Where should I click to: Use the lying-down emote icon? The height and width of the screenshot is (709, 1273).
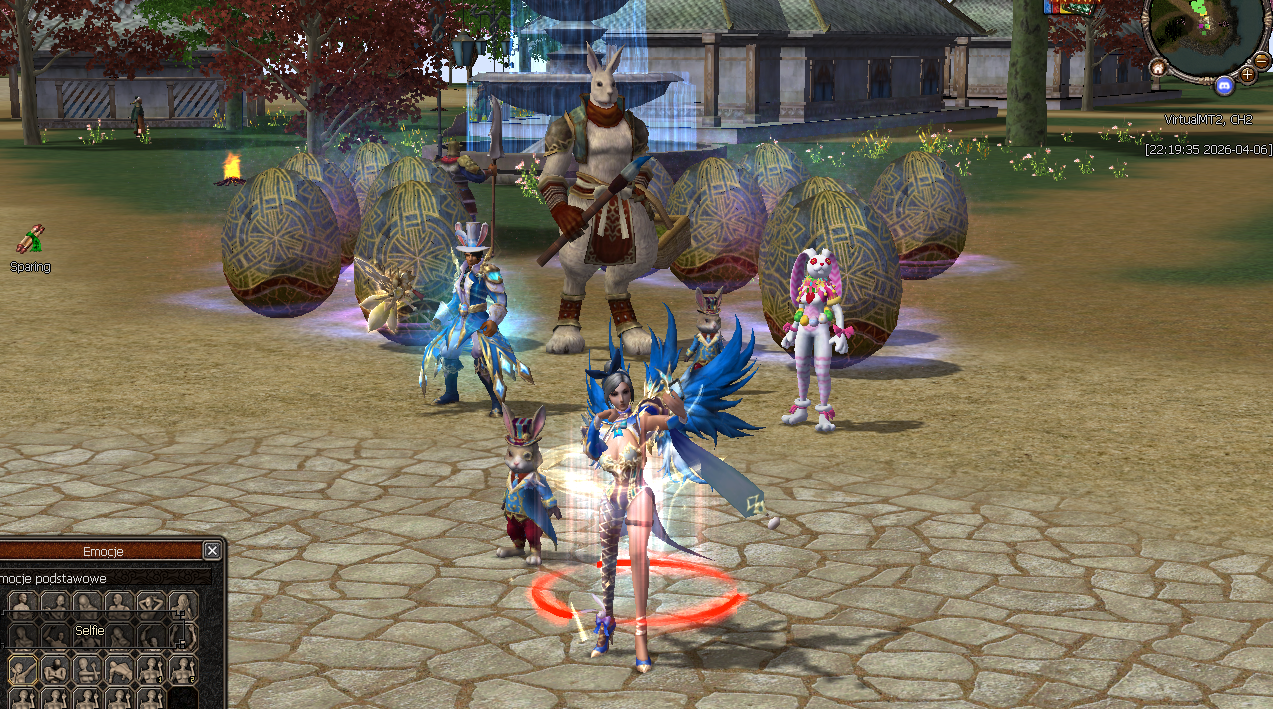[119, 670]
